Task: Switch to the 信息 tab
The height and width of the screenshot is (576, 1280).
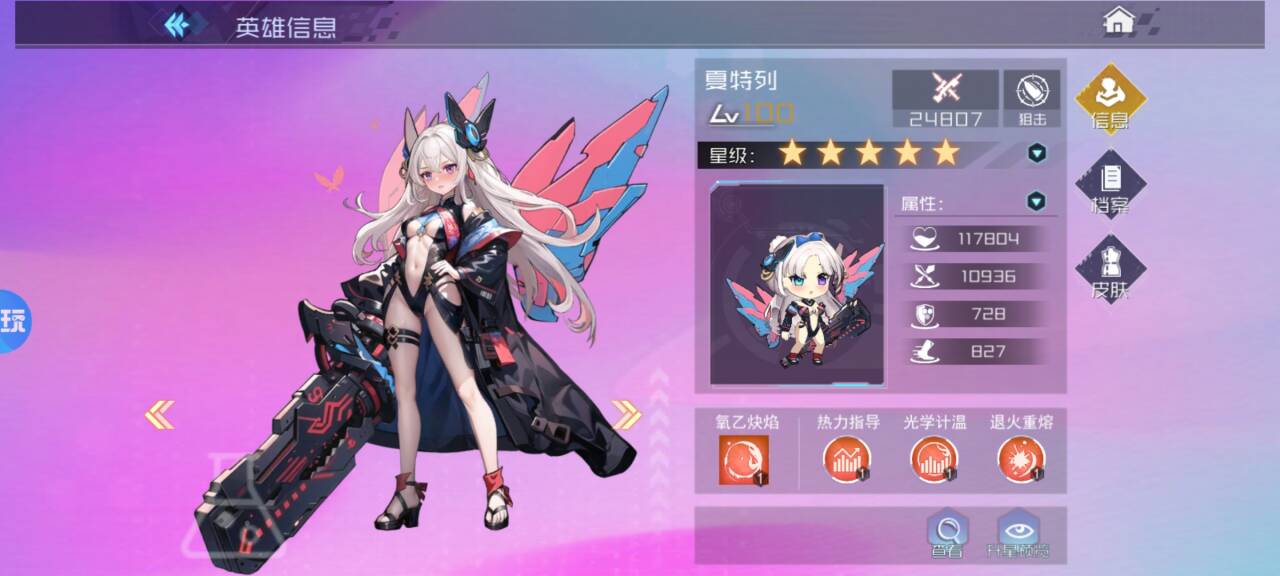Action: [1110, 99]
